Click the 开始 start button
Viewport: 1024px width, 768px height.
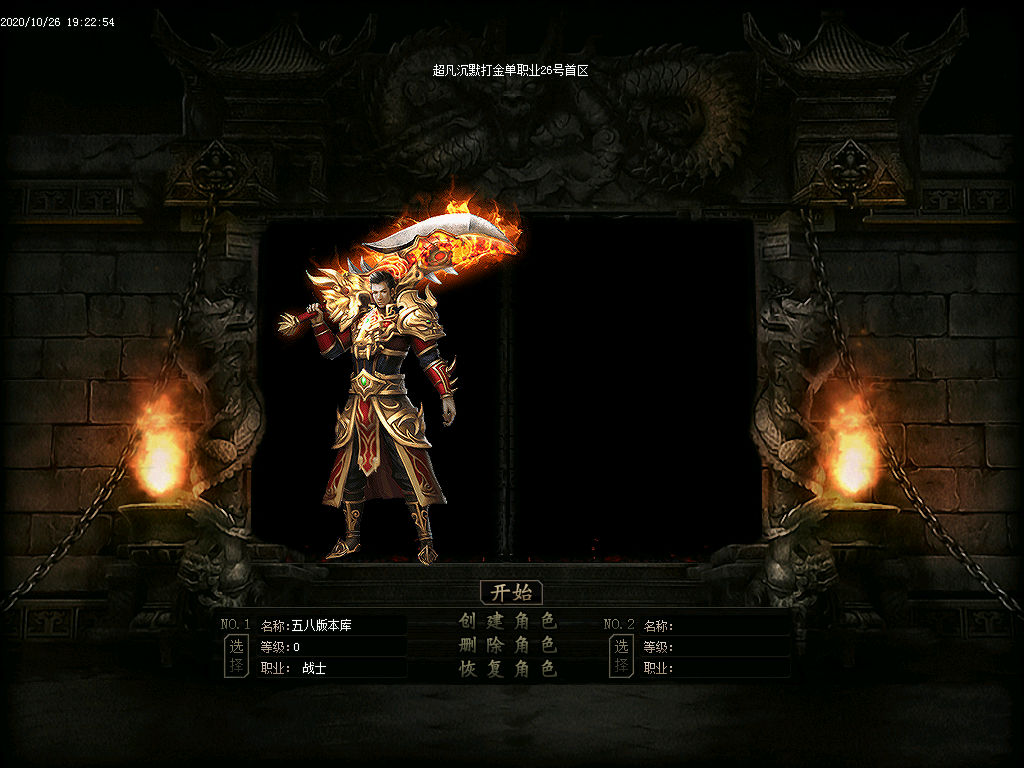click(511, 592)
